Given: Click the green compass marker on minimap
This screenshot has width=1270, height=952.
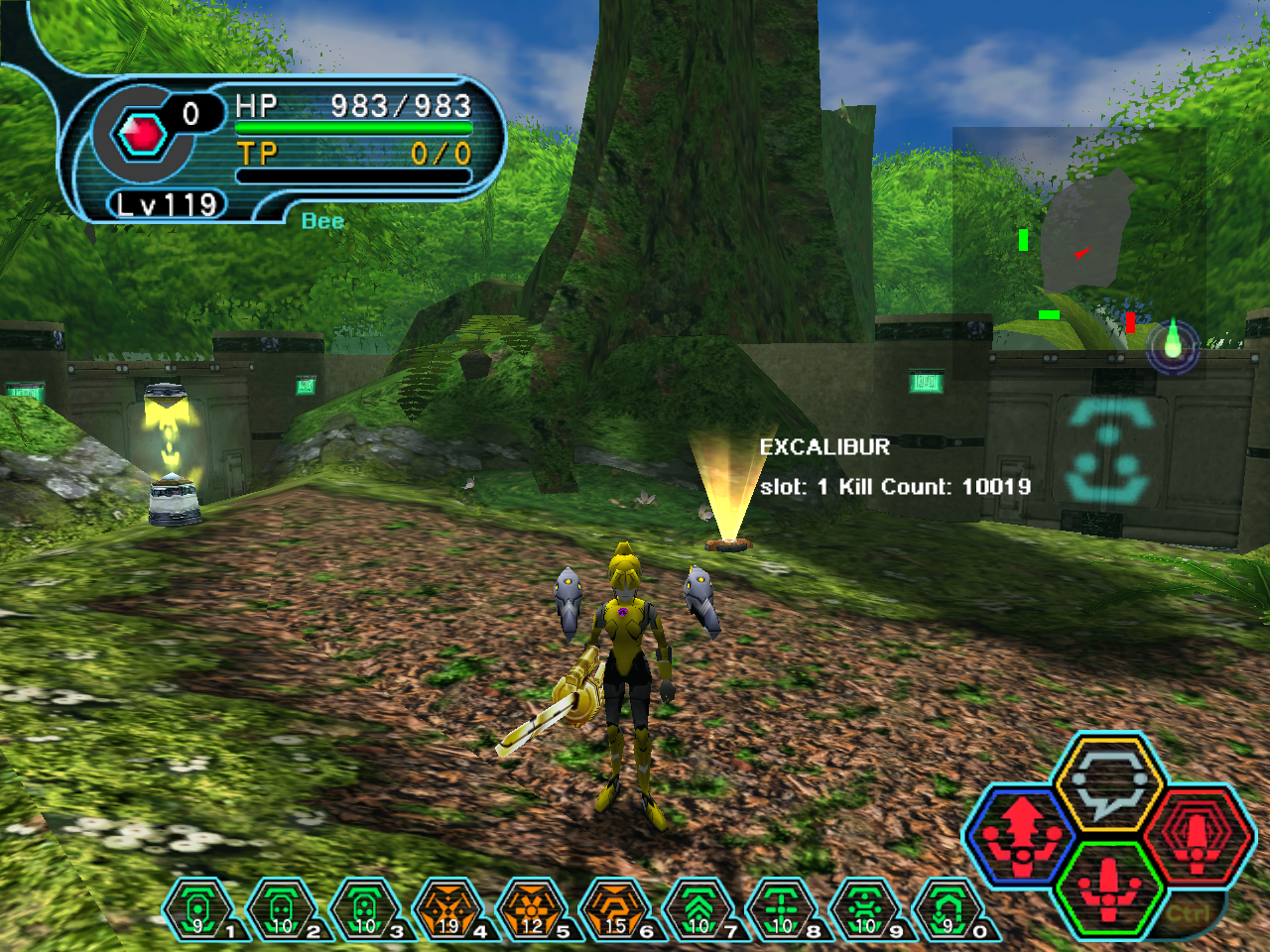Looking at the screenshot, I should (x=1173, y=343).
